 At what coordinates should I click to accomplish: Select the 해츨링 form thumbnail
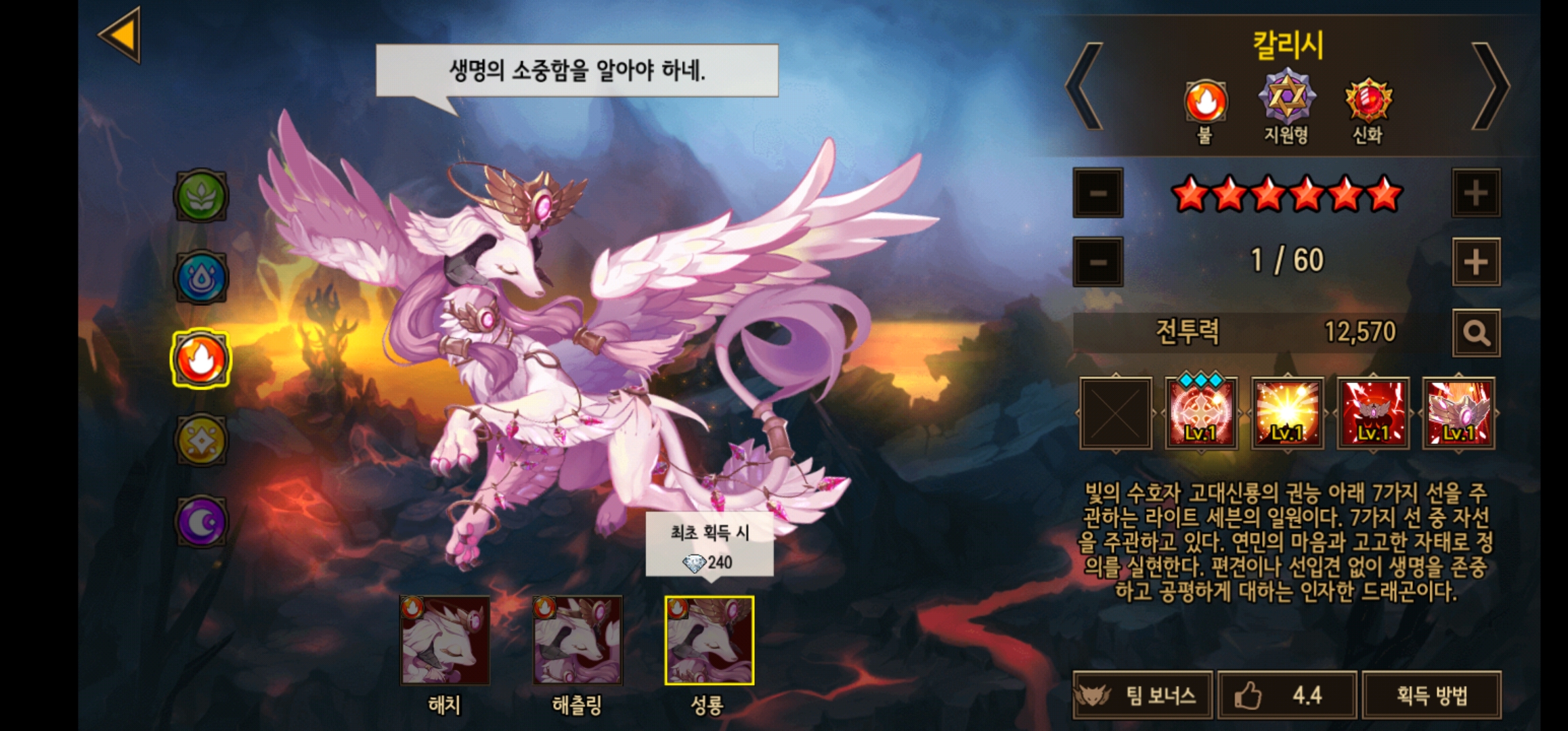577,640
